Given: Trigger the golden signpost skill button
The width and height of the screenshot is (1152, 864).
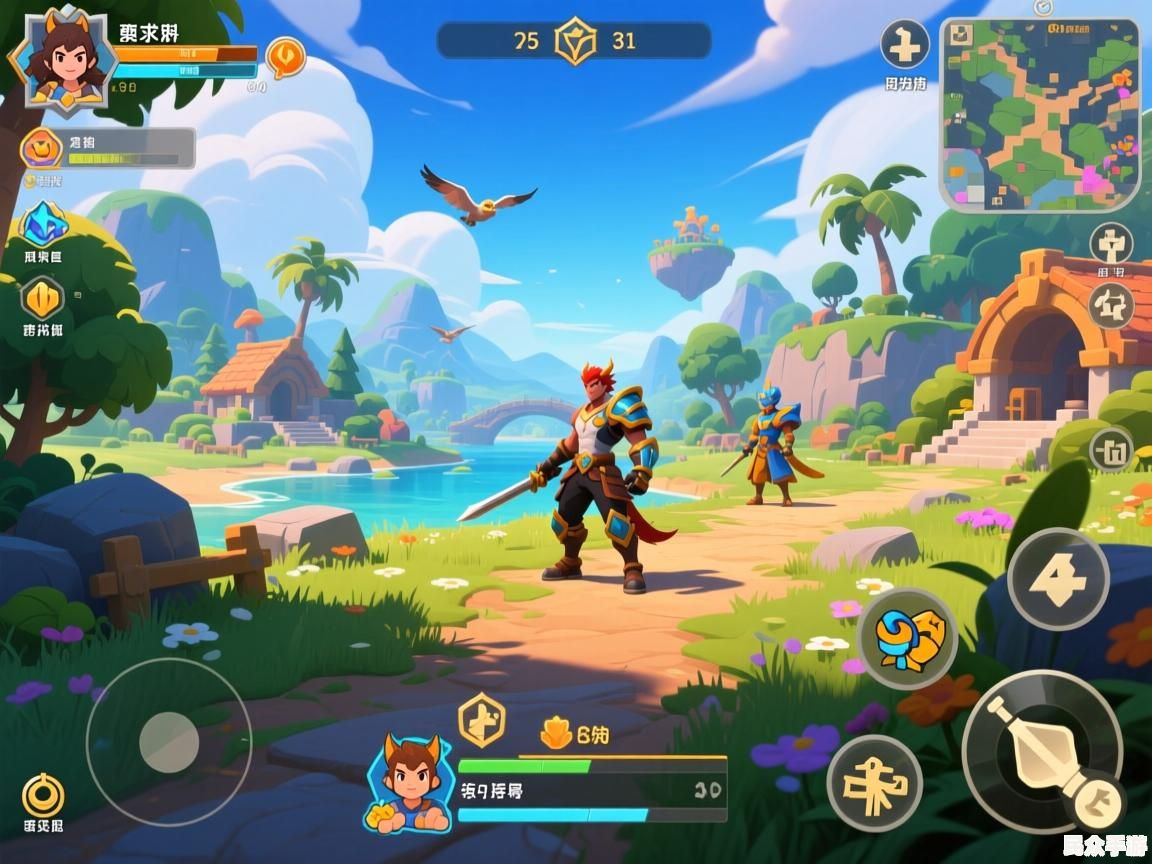Looking at the screenshot, I should 874,783.
